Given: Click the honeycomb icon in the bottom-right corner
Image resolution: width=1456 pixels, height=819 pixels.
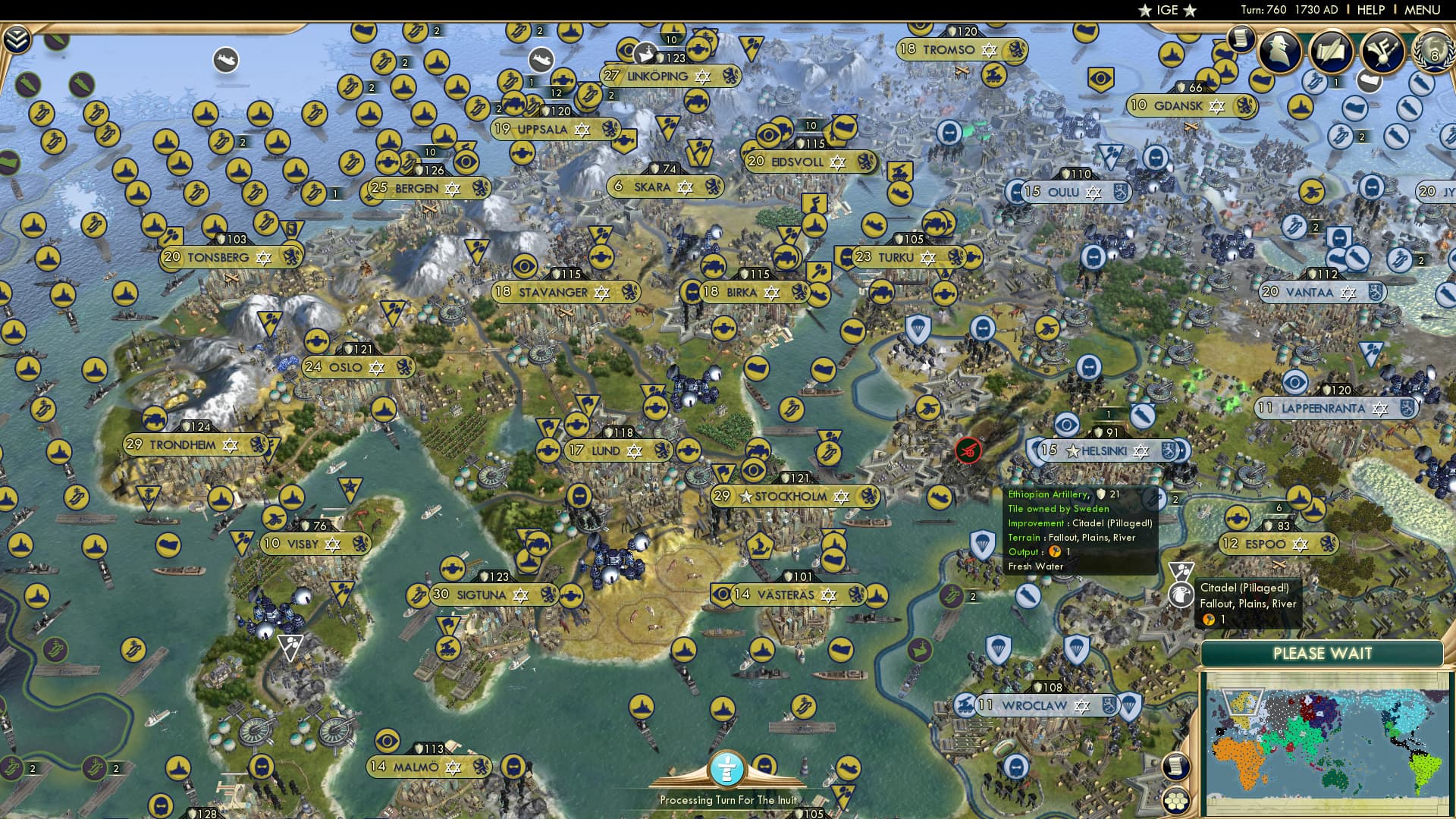Looking at the screenshot, I should [1175, 802].
